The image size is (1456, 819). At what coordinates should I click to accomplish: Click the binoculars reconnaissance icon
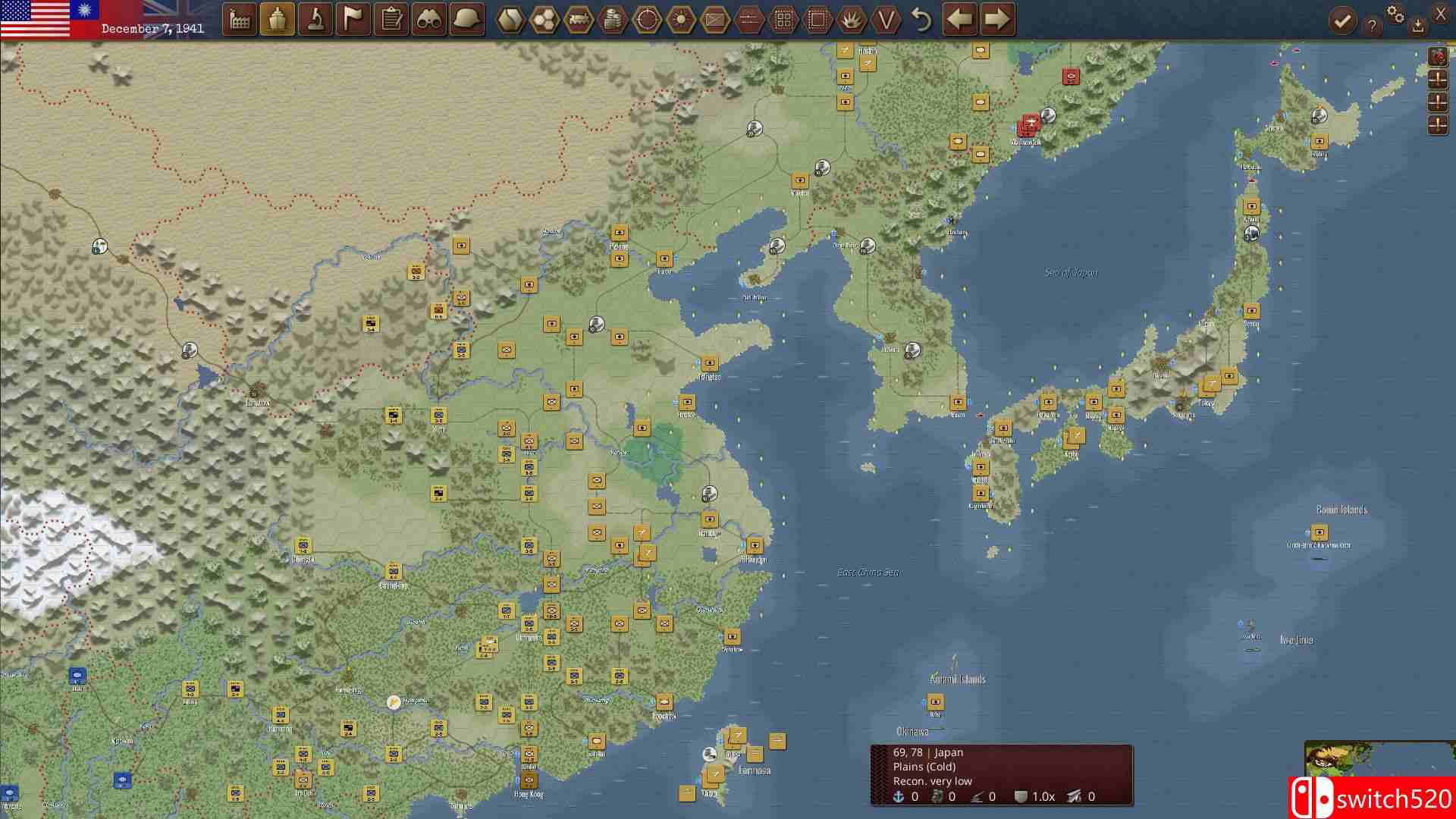pyautogui.click(x=428, y=19)
